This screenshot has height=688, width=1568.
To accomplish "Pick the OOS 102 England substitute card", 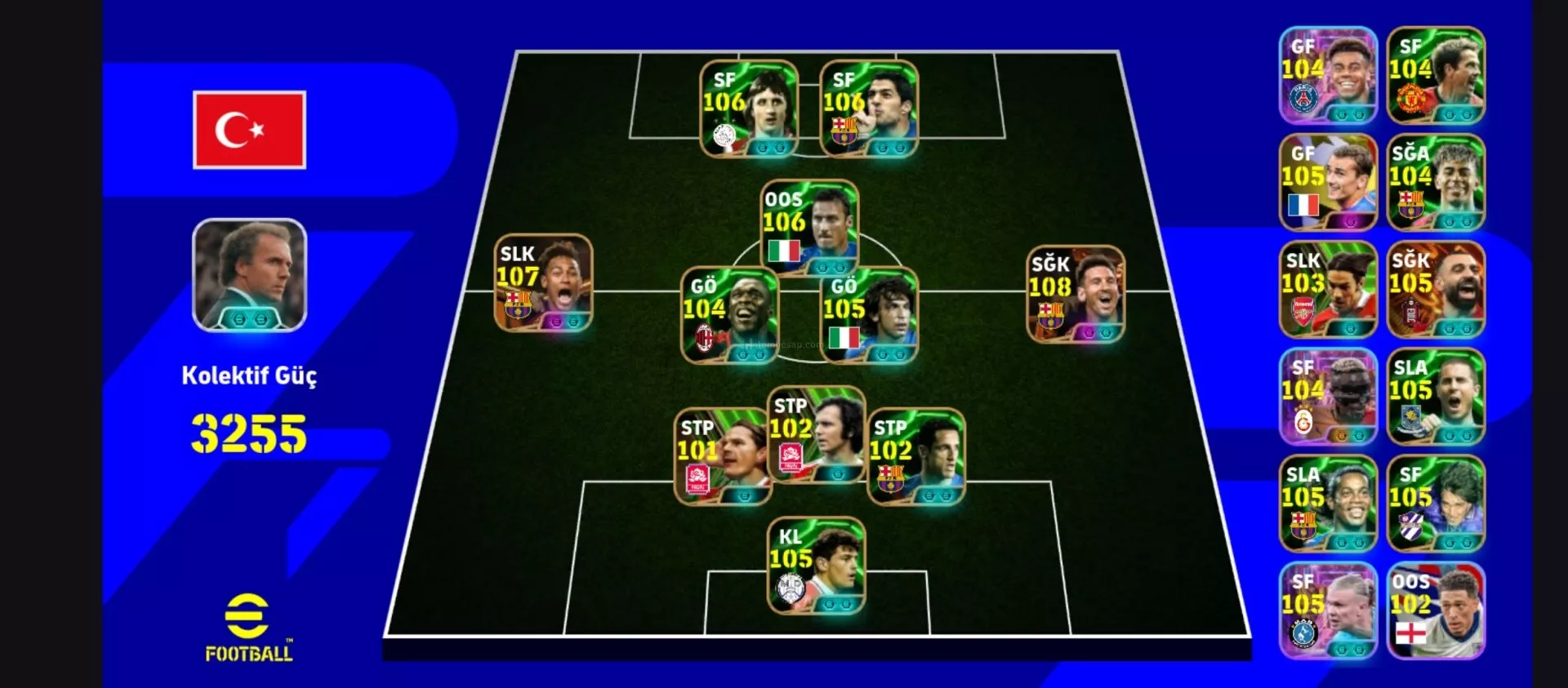I will pyautogui.click(x=1436, y=610).
